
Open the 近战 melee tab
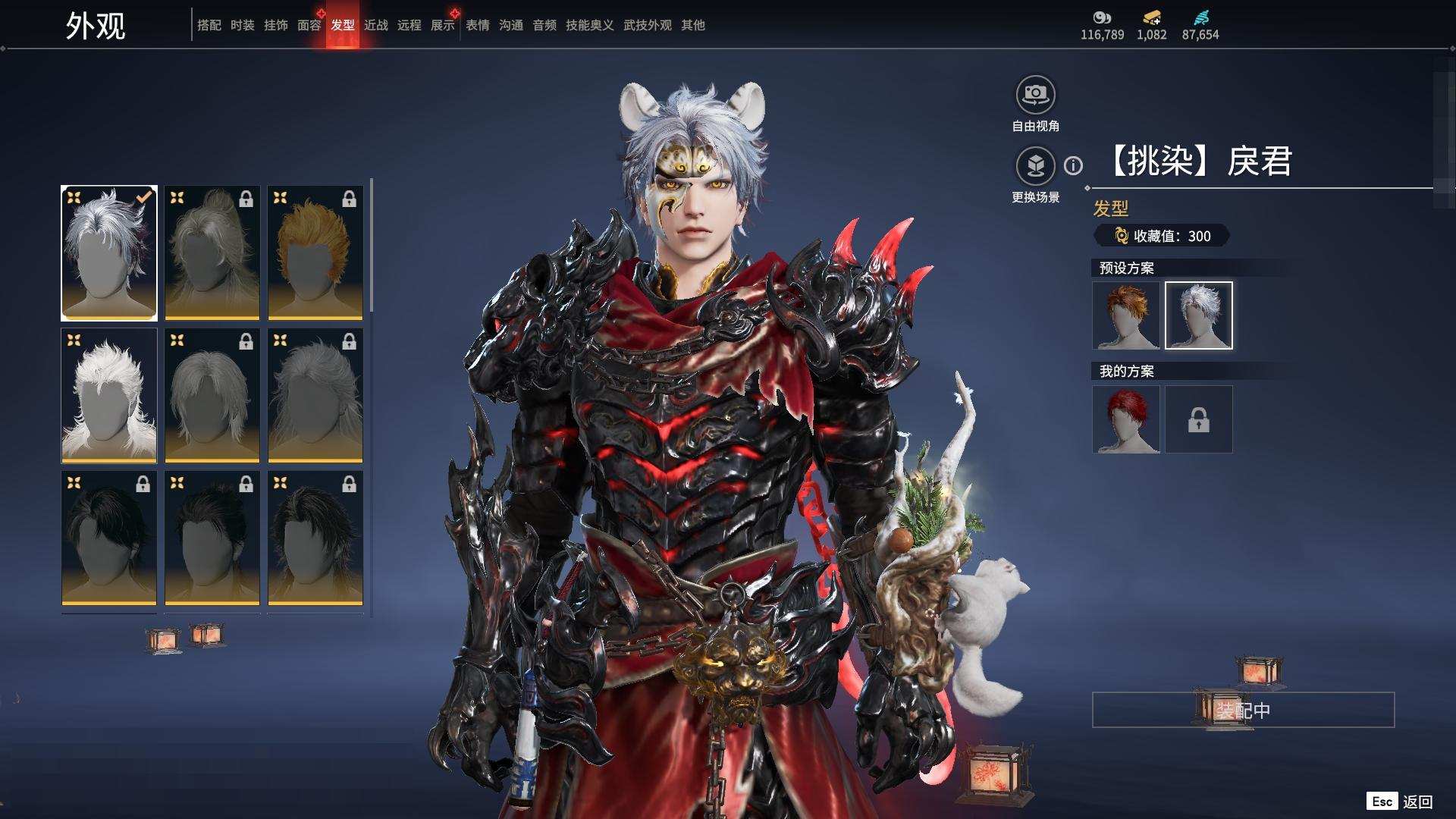coord(375,25)
